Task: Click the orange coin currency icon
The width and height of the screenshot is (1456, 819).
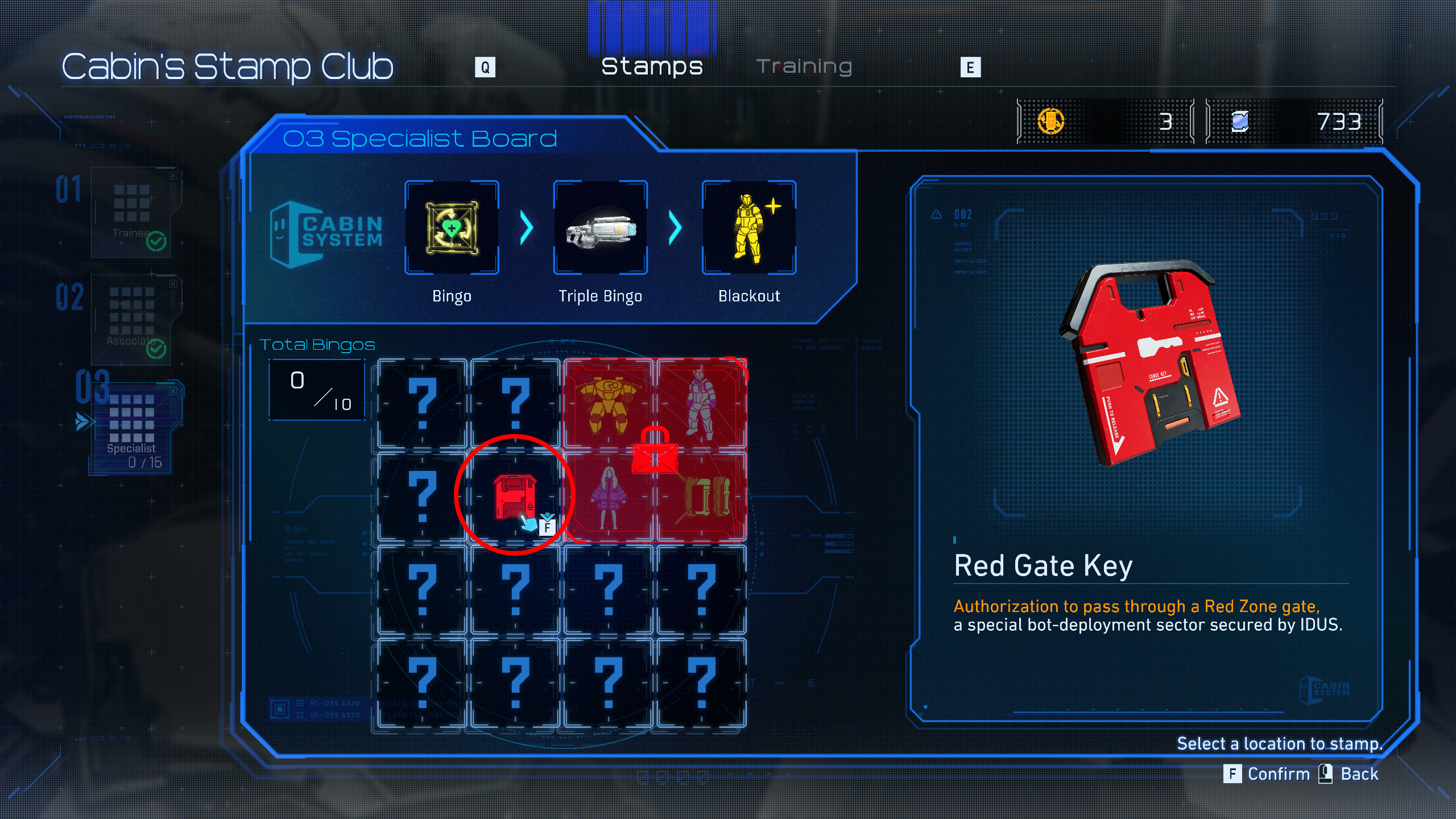Action: click(1051, 122)
